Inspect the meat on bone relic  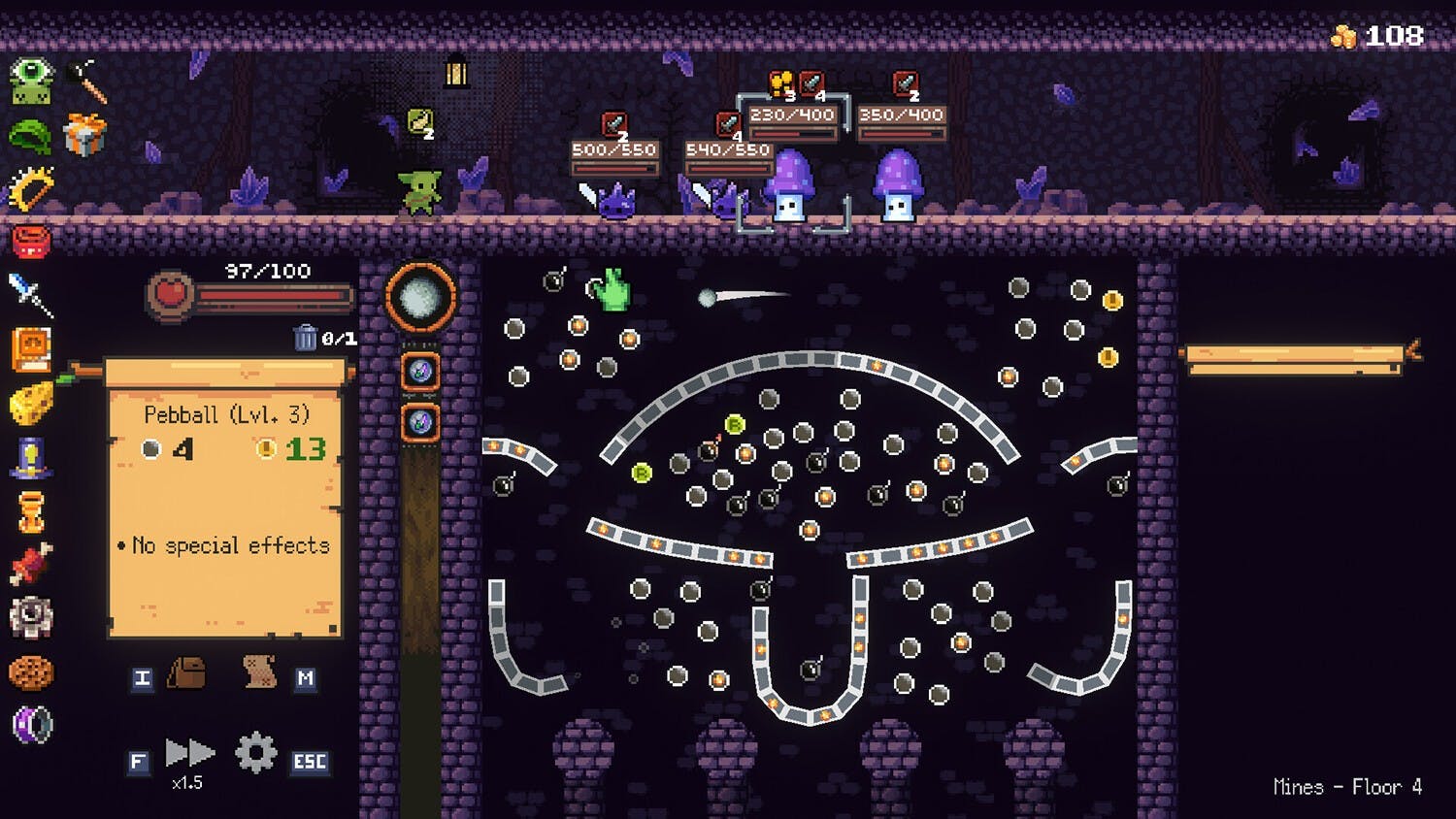coord(30,565)
